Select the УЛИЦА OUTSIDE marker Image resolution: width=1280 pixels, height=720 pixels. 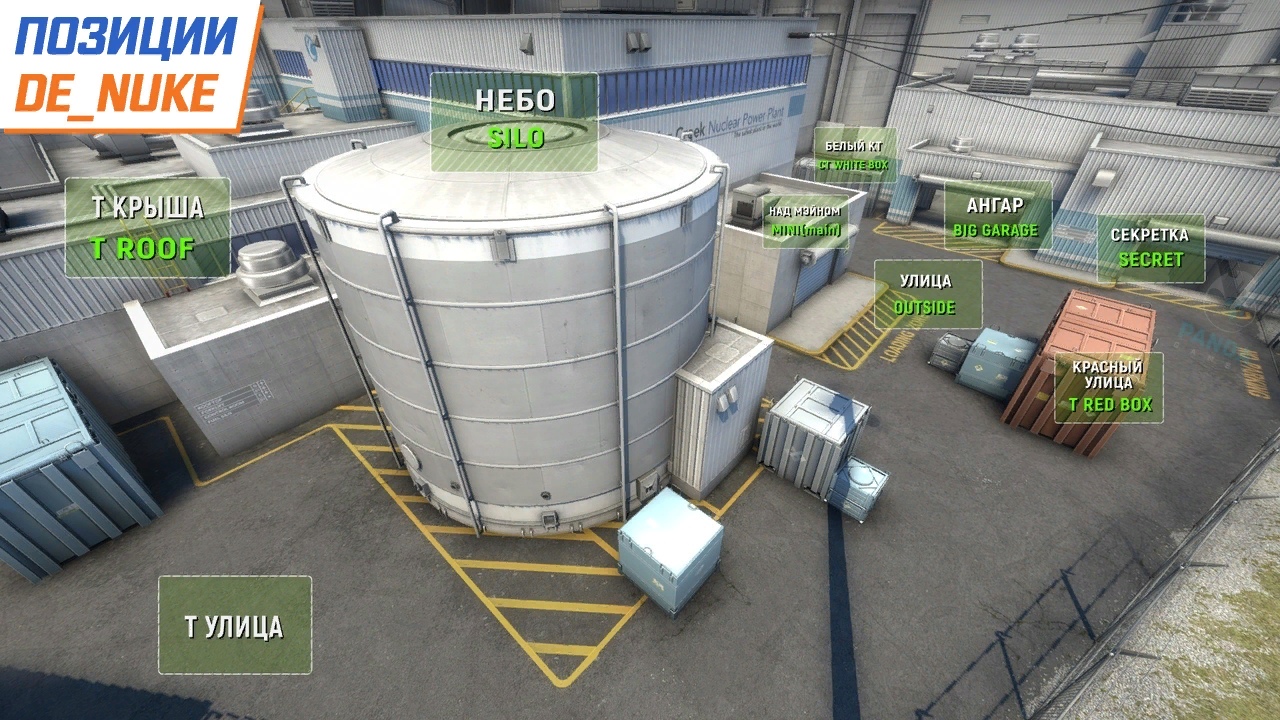[x=927, y=294]
